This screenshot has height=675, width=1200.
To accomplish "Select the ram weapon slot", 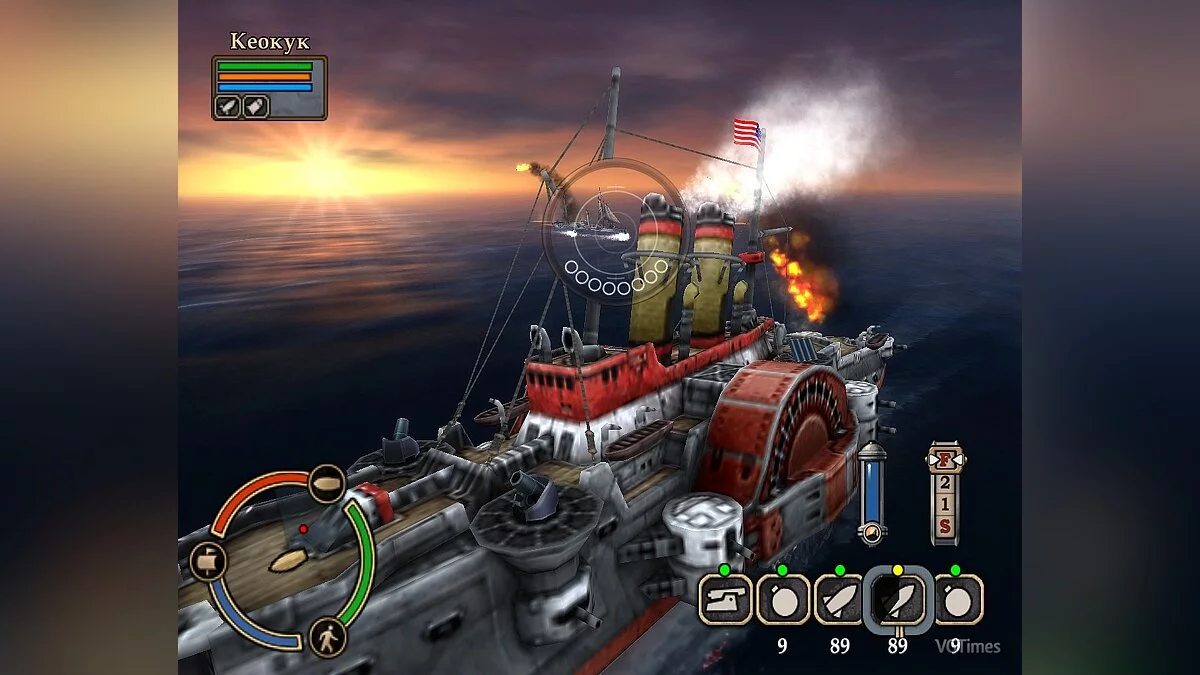I will pos(725,599).
